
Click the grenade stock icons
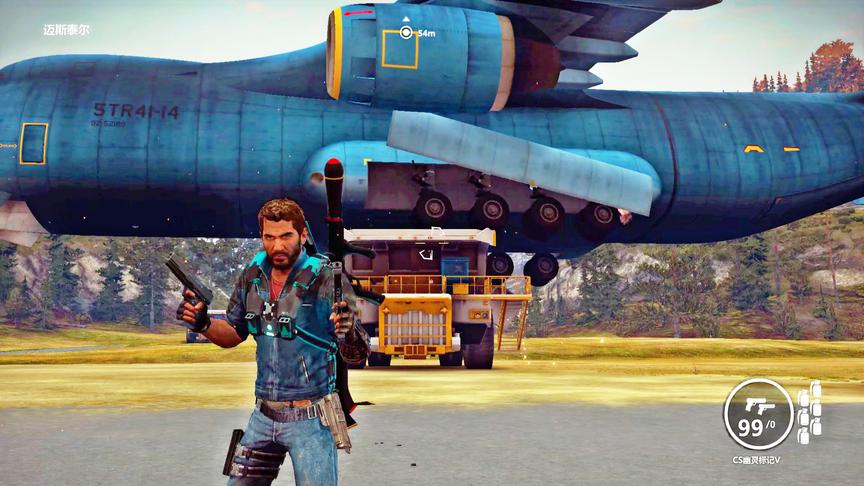click(809, 410)
